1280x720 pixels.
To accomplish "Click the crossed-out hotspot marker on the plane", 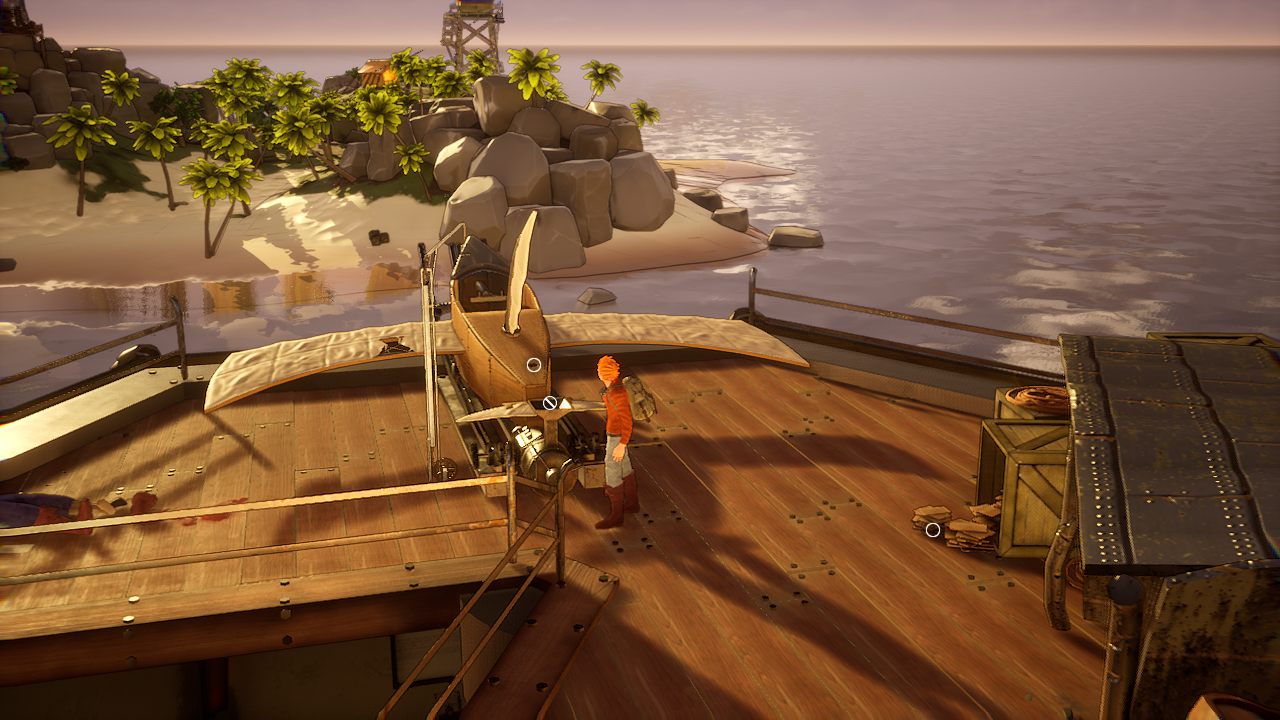I will pos(550,403).
